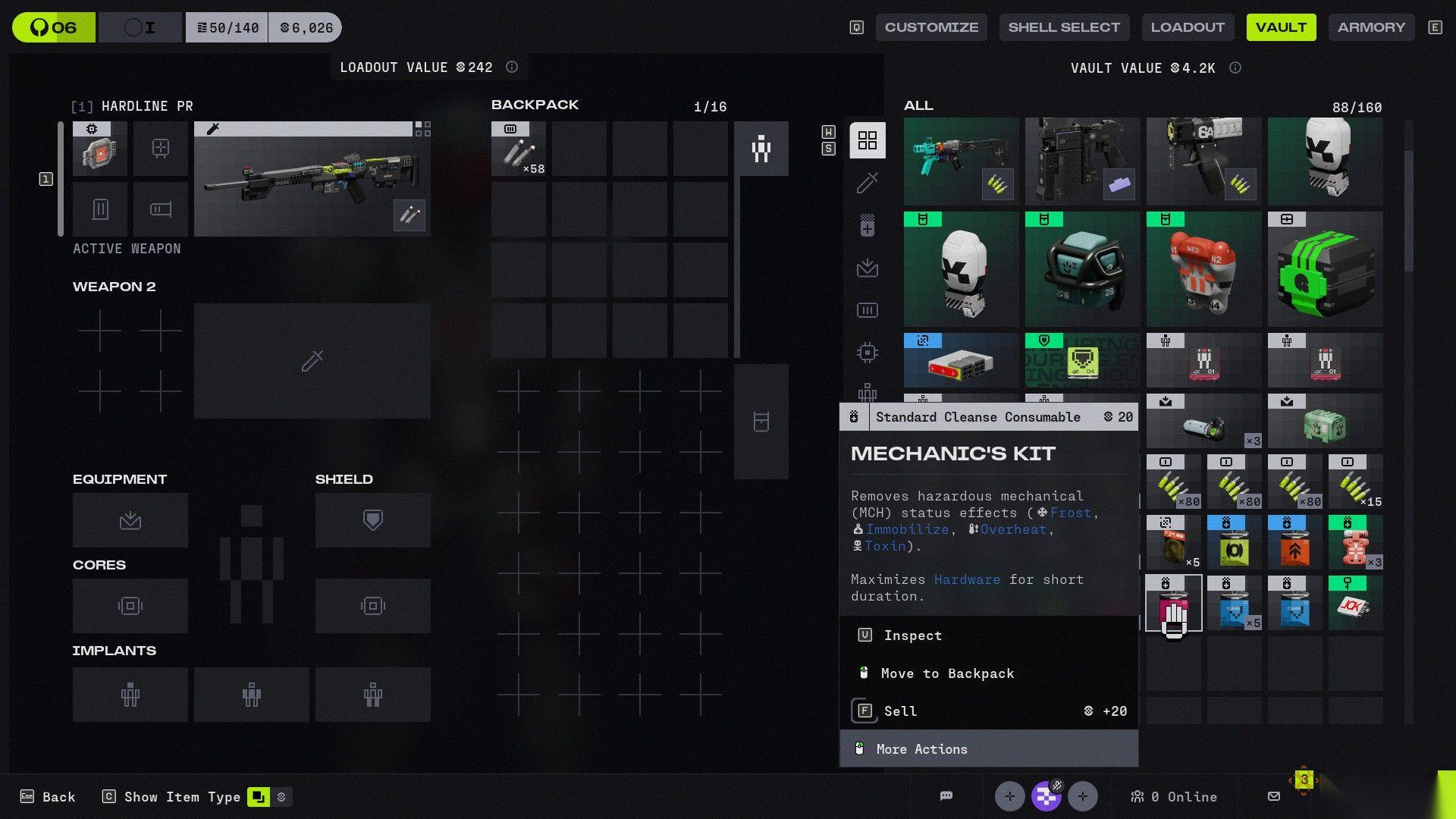Viewport: 1456px width, 819px height.
Task: Open the Armory tab
Action: click(x=1371, y=27)
